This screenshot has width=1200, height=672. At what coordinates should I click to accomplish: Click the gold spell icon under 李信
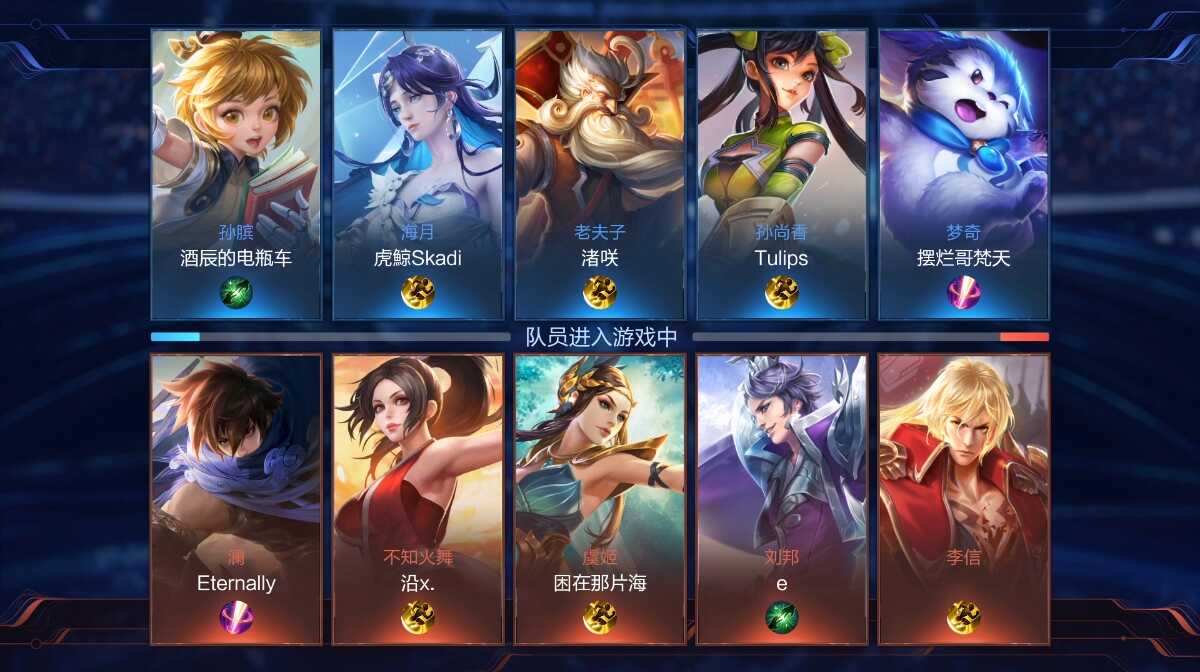[x=964, y=617]
